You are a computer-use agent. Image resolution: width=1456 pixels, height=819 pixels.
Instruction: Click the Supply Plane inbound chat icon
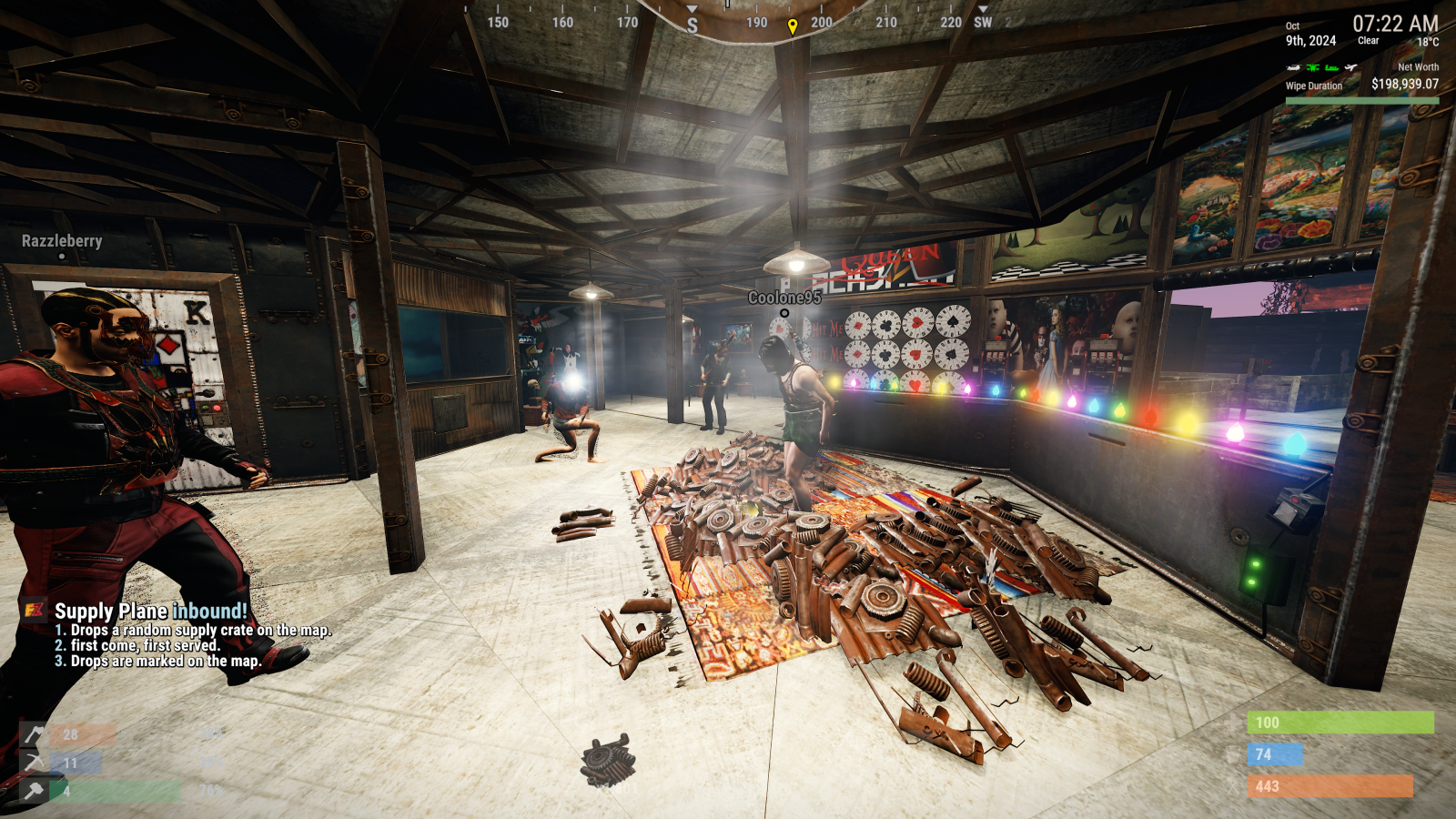[x=35, y=611]
